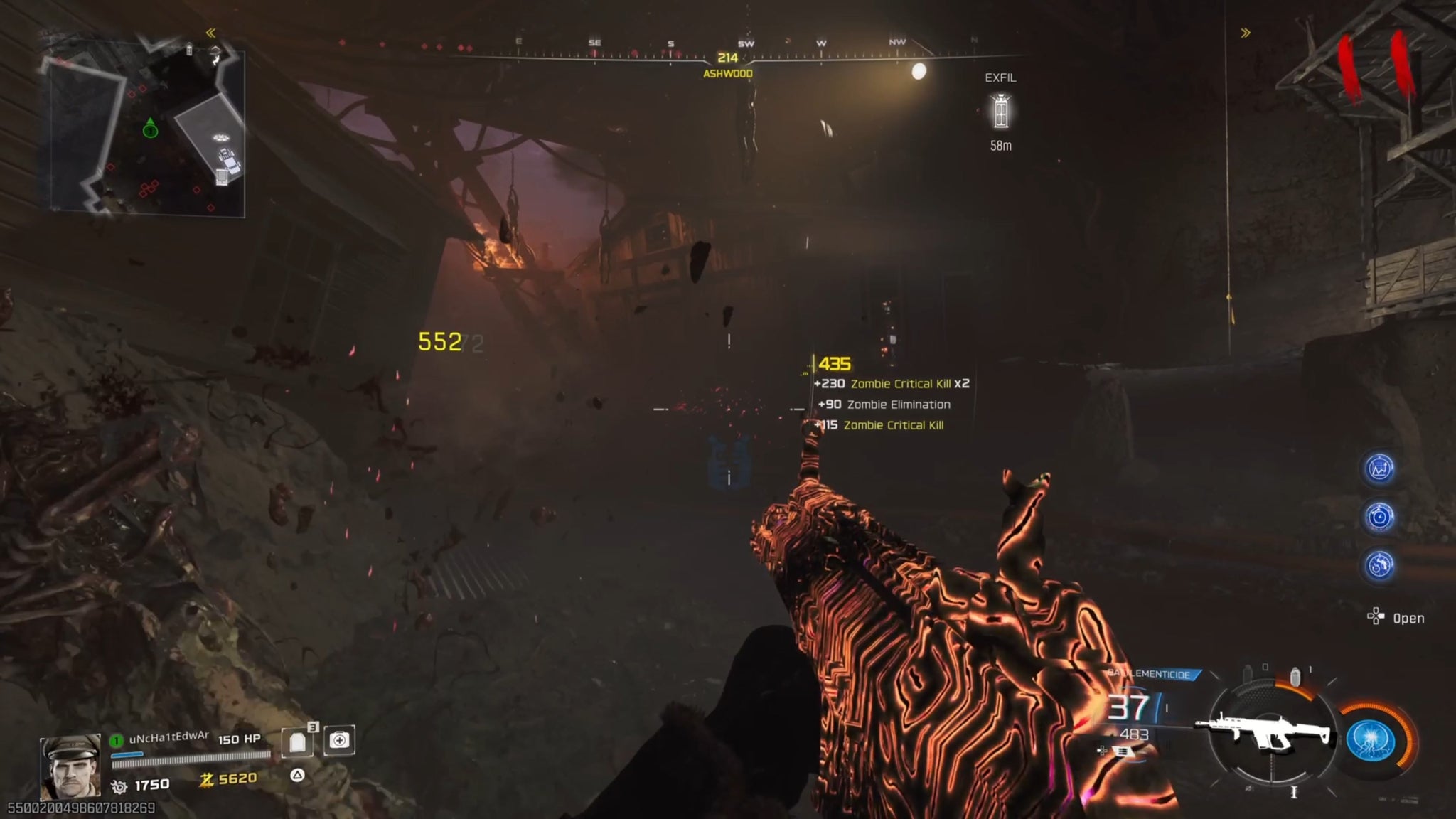The width and height of the screenshot is (1456, 819).
Task: Click the bottom blue perk icon
Action: tap(1379, 565)
